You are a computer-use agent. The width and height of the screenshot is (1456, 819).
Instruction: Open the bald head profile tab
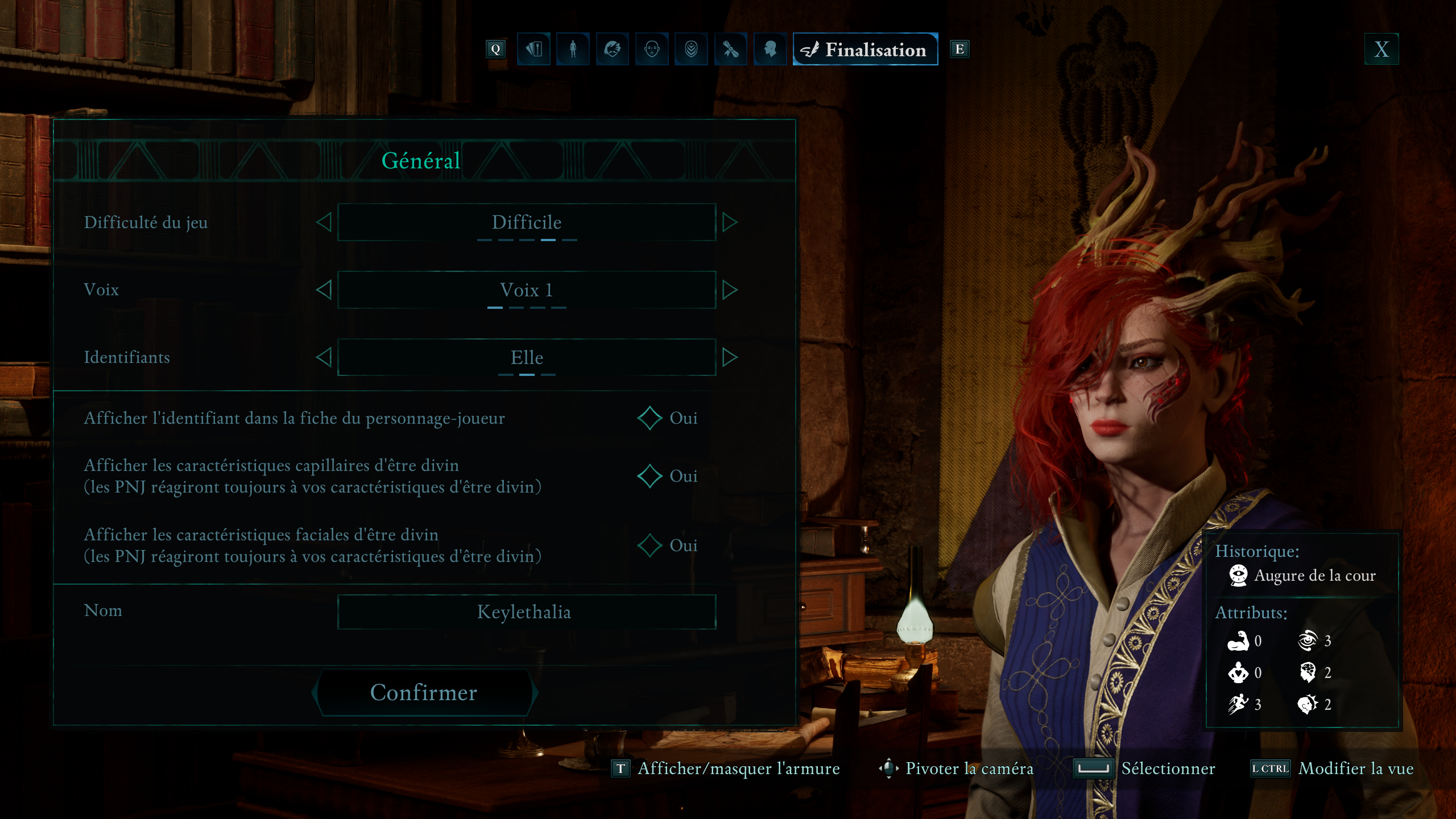(770, 49)
